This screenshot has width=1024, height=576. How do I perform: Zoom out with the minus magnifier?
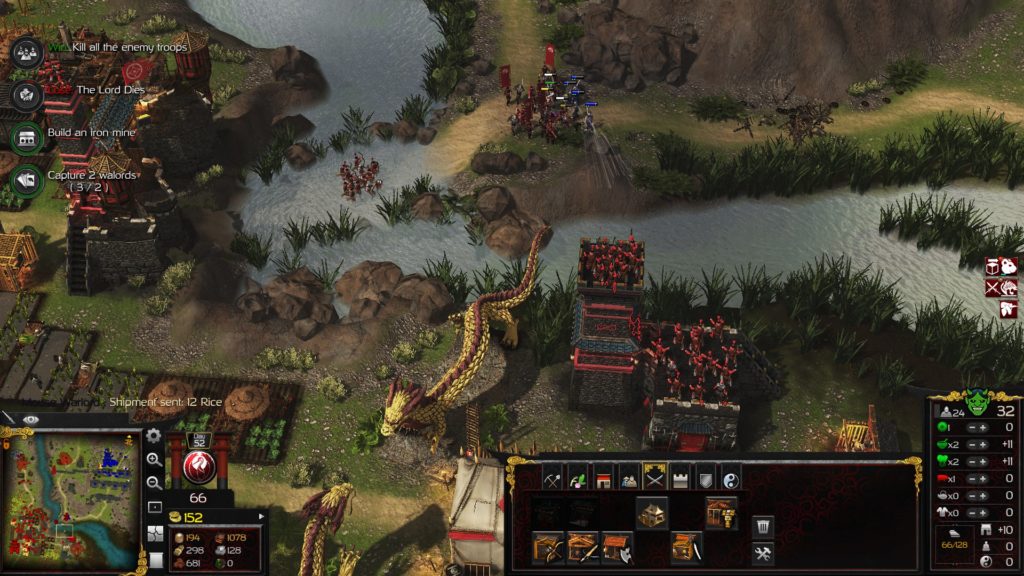[153, 483]
